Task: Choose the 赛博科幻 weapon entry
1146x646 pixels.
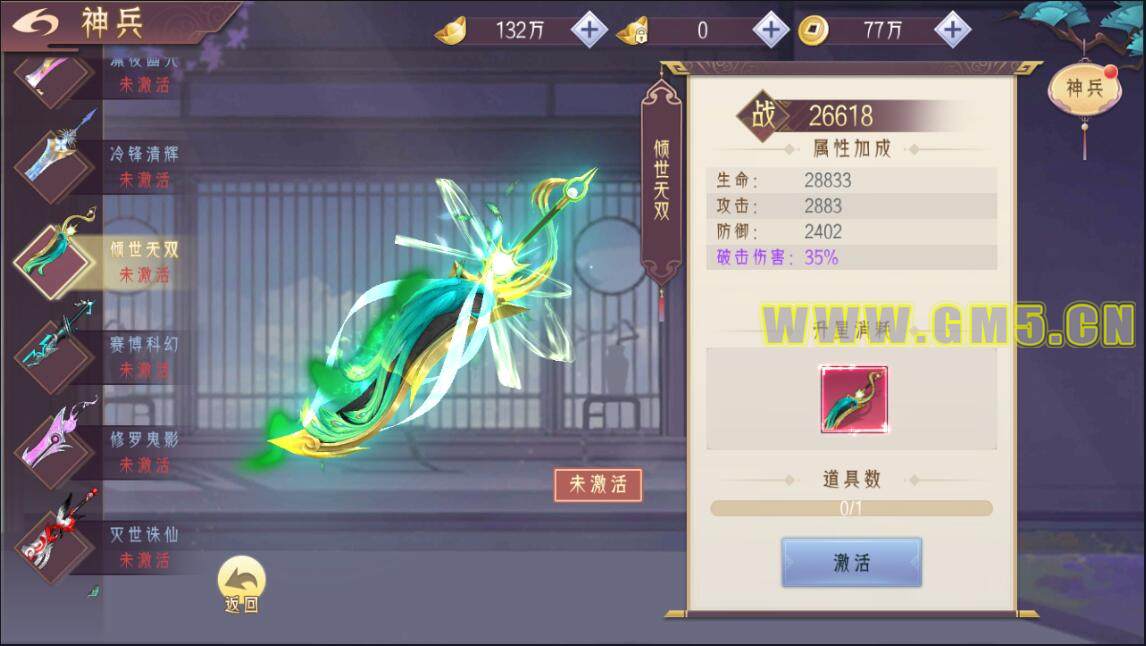Action: click(x=100, y=355)
